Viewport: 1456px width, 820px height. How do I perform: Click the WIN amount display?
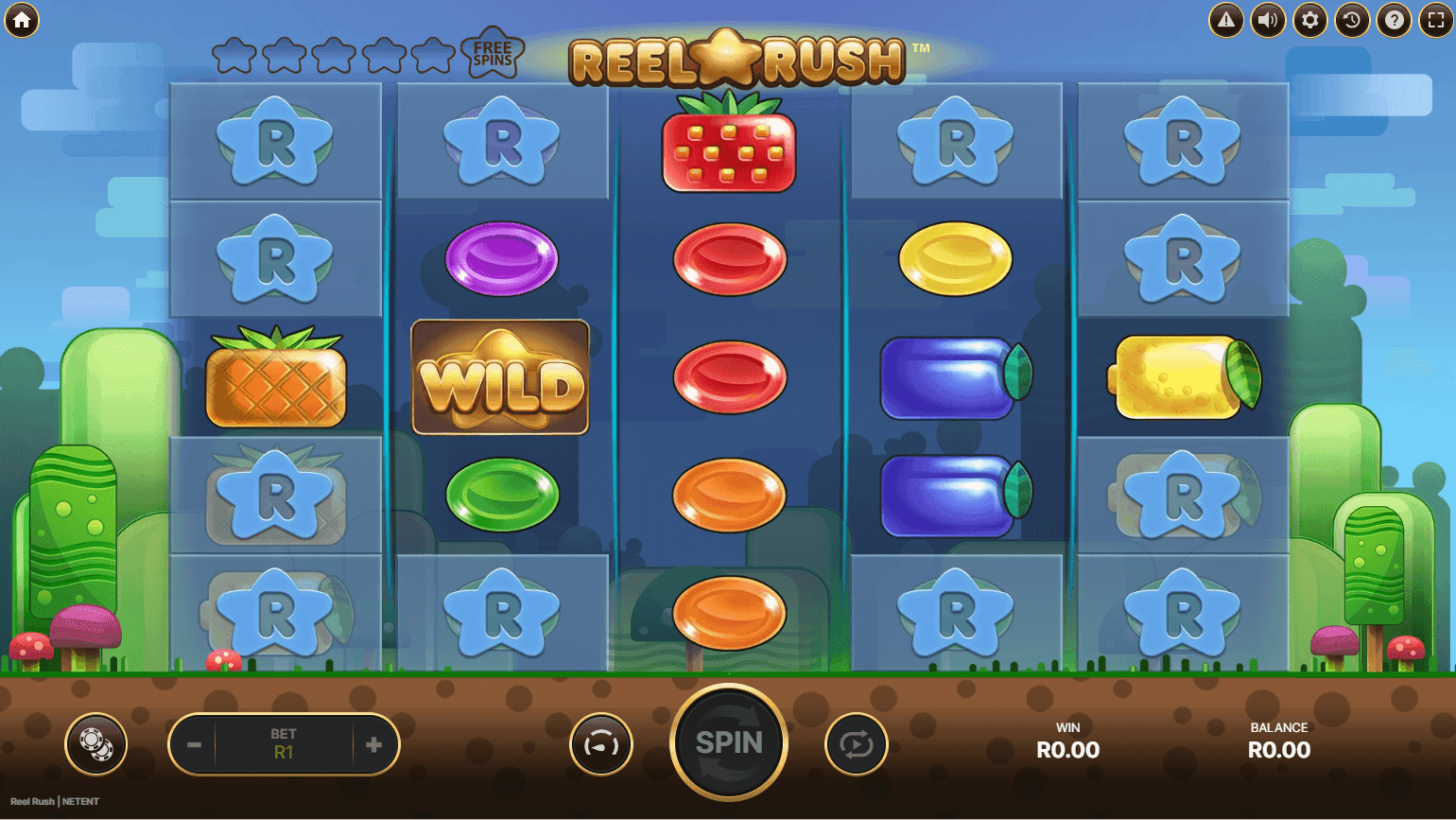[1068, 742]
